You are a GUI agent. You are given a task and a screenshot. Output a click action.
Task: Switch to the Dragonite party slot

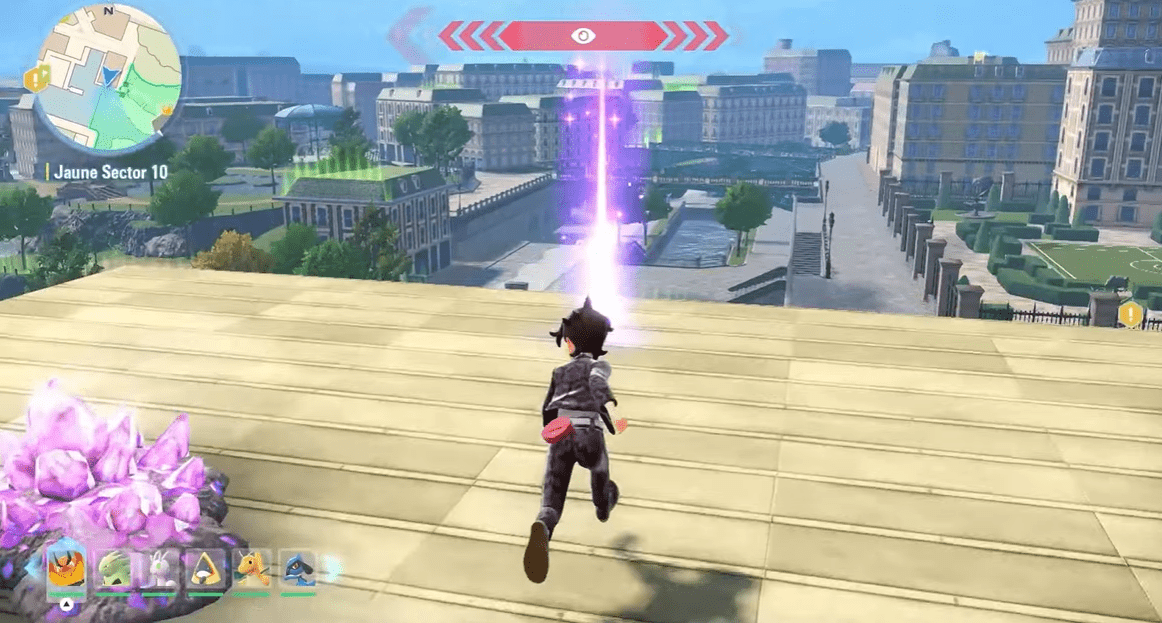pos(252,570)
